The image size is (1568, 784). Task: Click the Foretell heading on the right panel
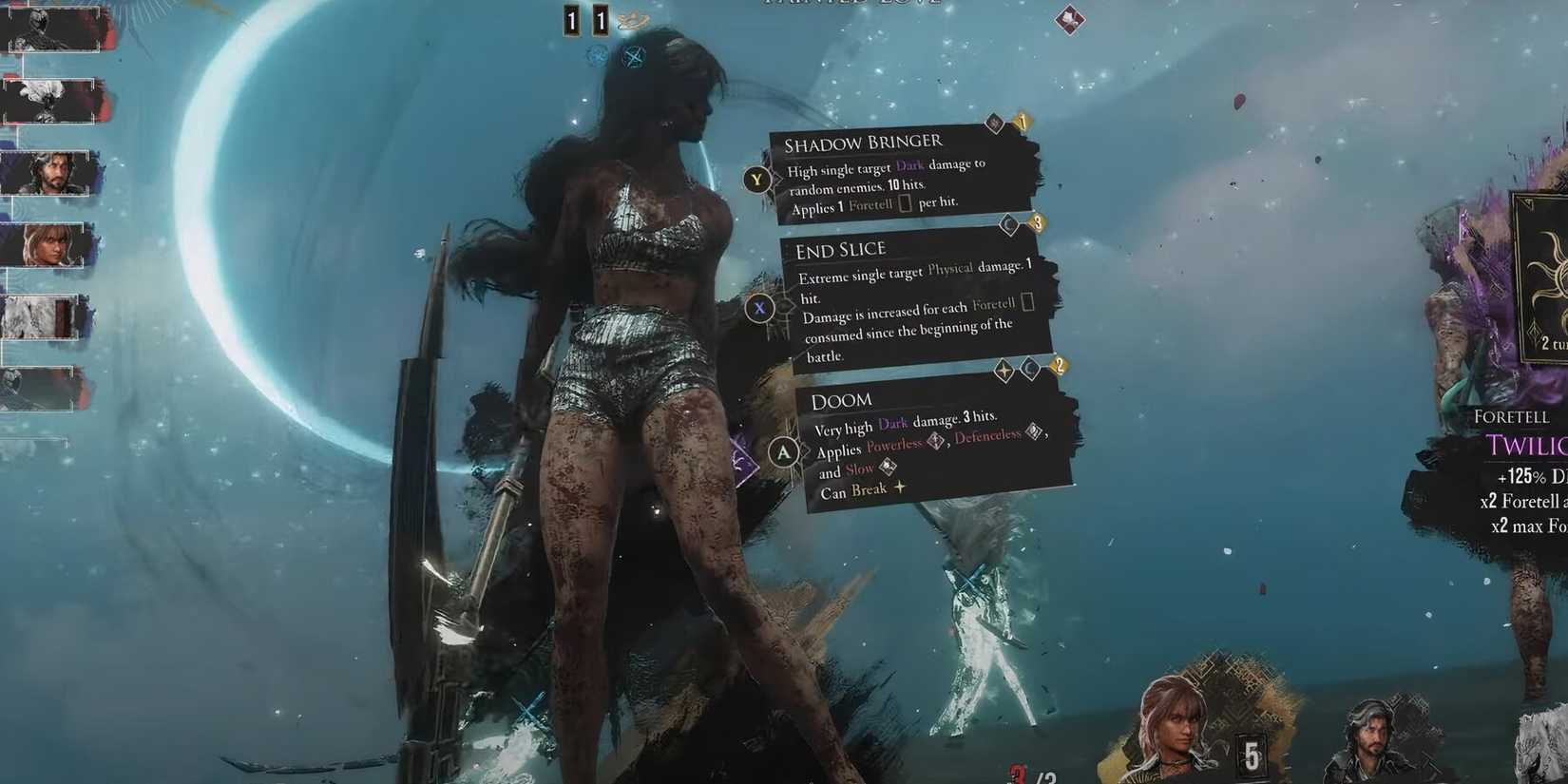coord(1511,416)
